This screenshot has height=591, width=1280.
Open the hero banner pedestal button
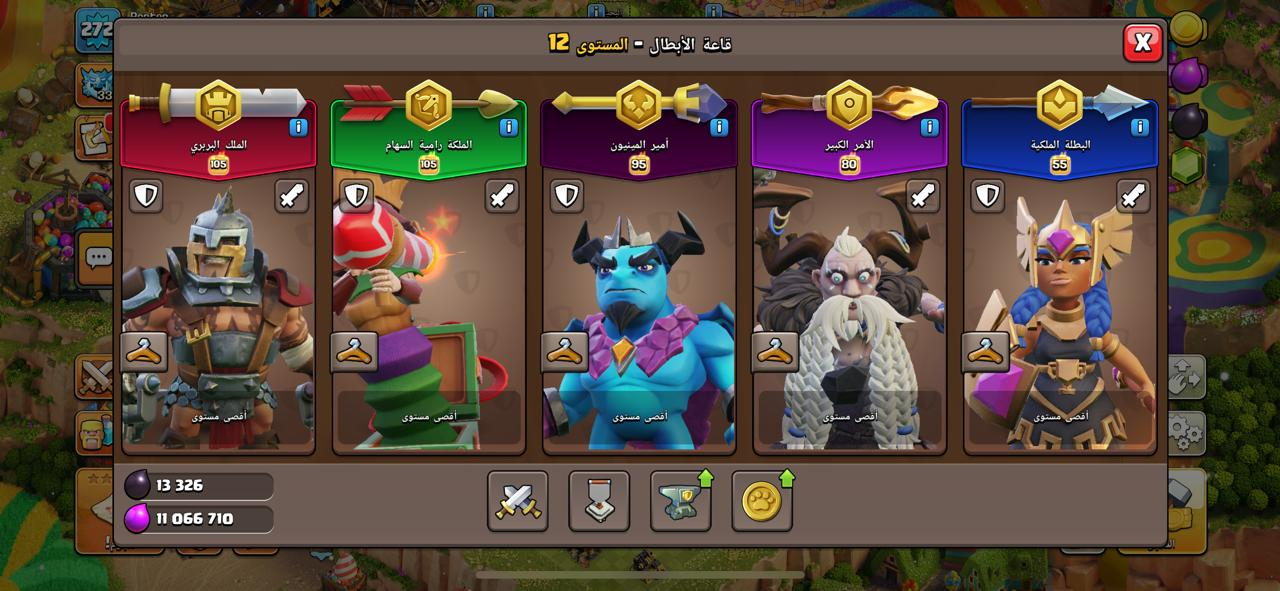[599, 501]
